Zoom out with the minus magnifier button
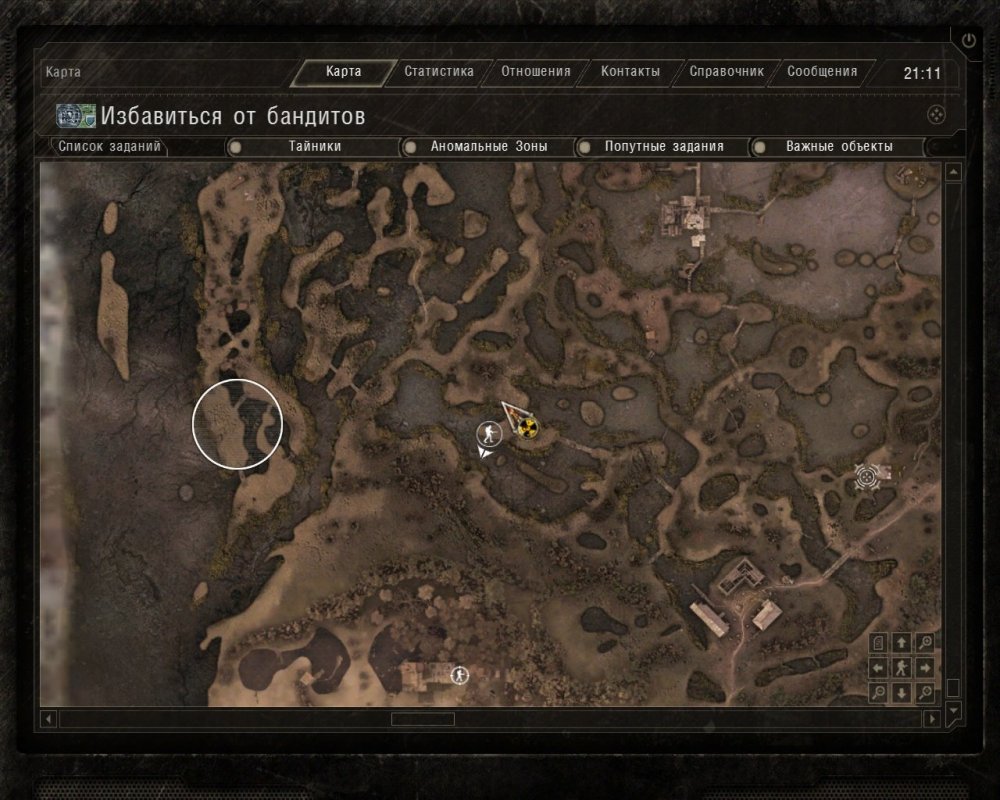 [878, 691]
